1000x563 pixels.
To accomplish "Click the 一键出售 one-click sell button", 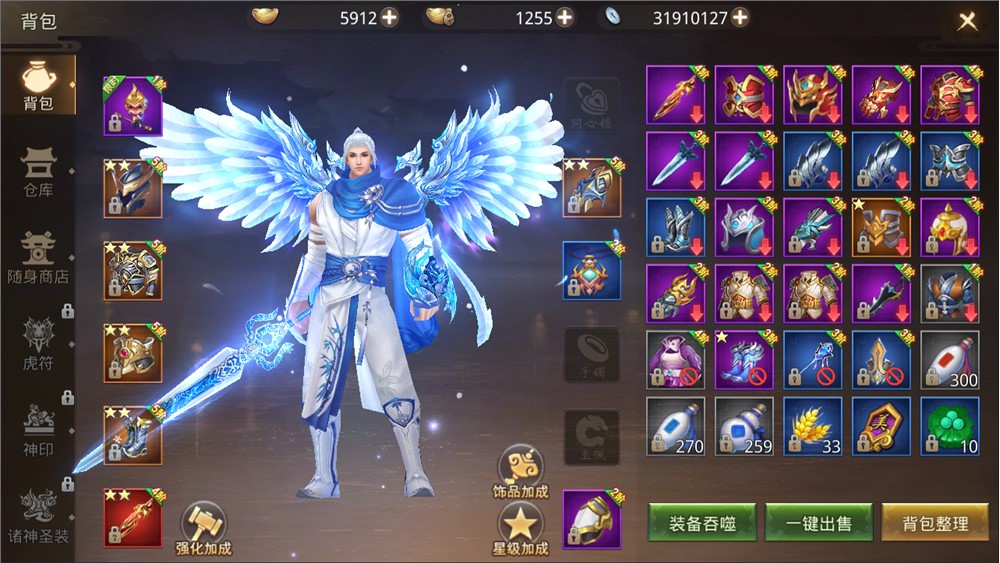I will (819, 523).
